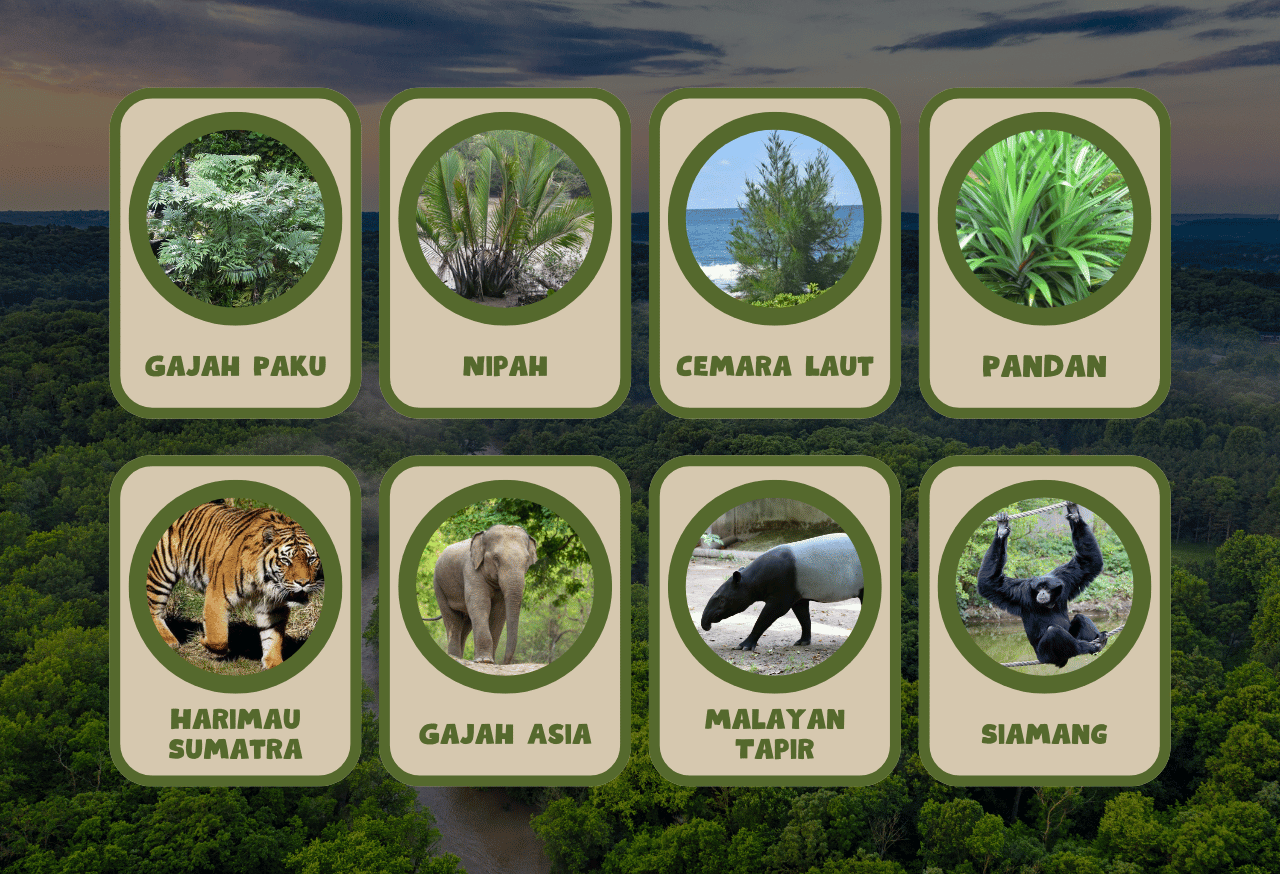Select the Gajah Paku plant card

[235, 252]
